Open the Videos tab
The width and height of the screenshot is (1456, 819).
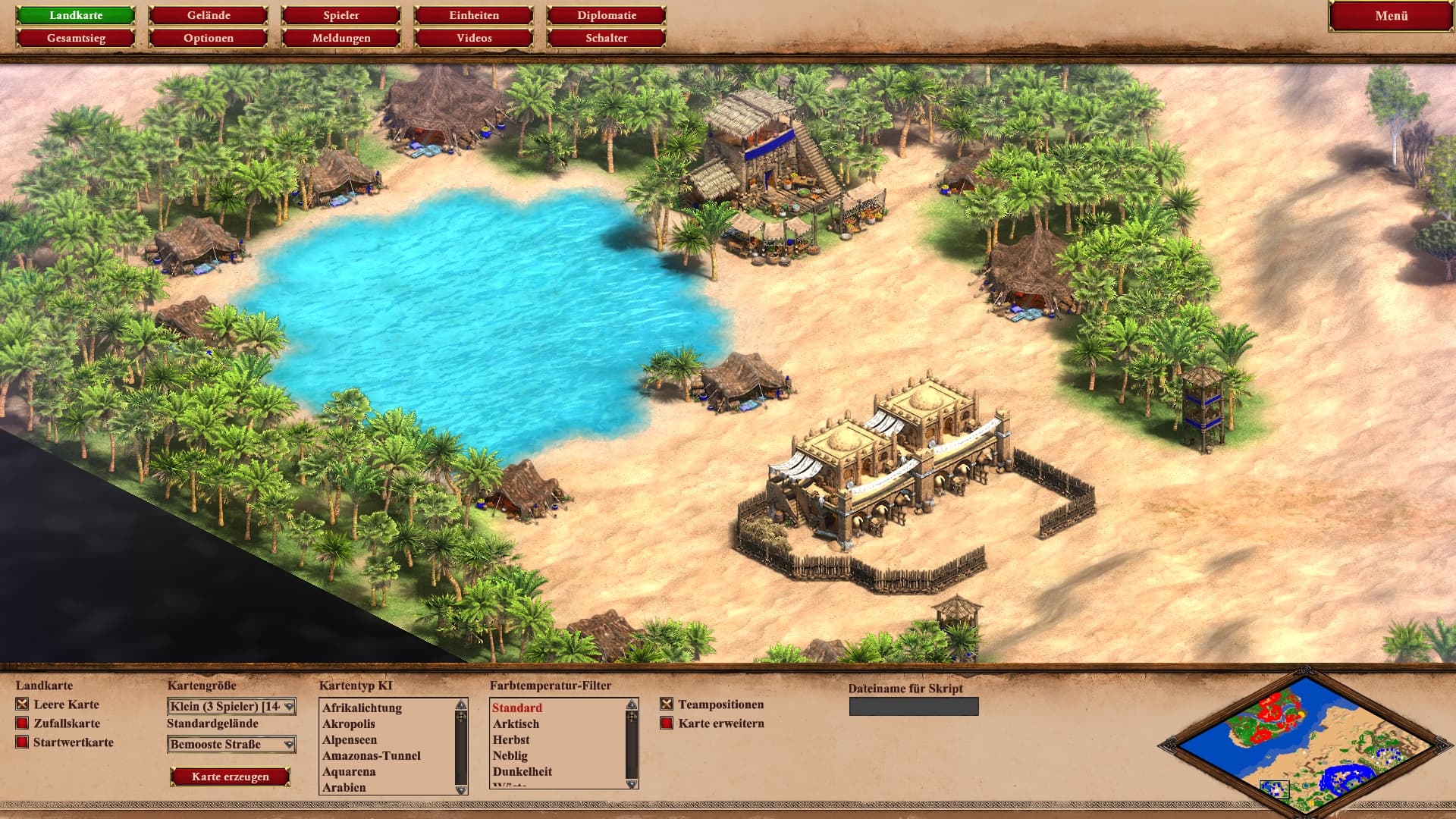pyautogui.click(x=474, y=38)
